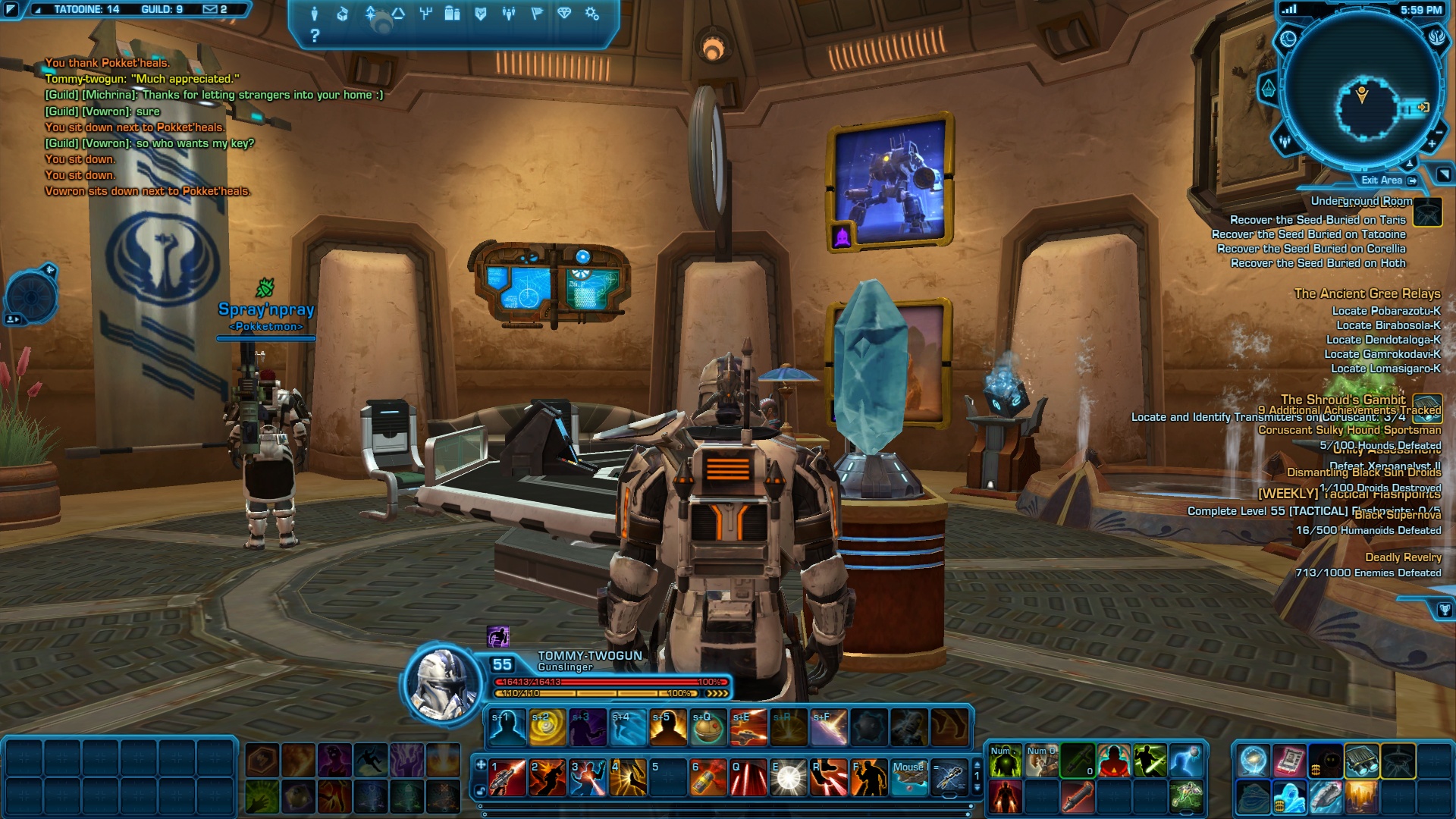Activate the white flash burst ability on E
Screen dimensions: 1456x819
click(789, 778)
